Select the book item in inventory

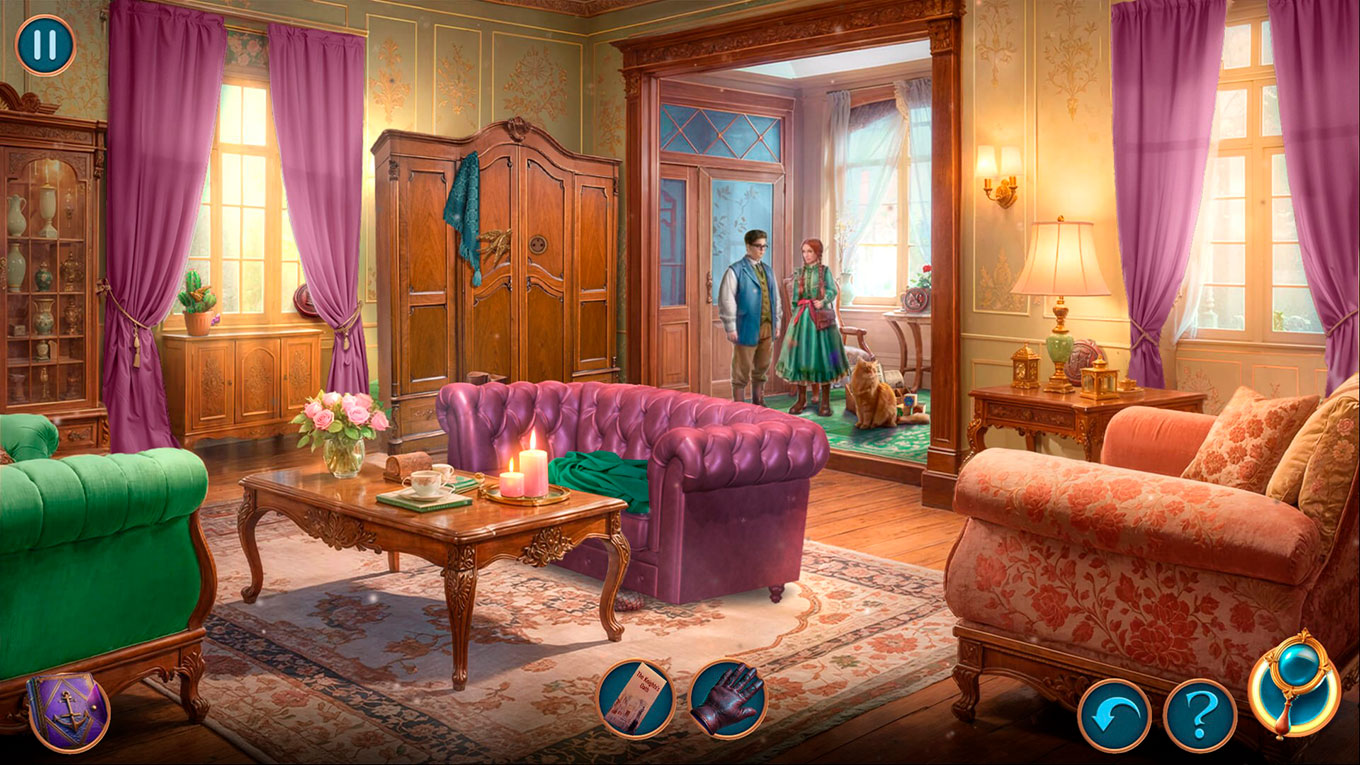pos(635,699)
